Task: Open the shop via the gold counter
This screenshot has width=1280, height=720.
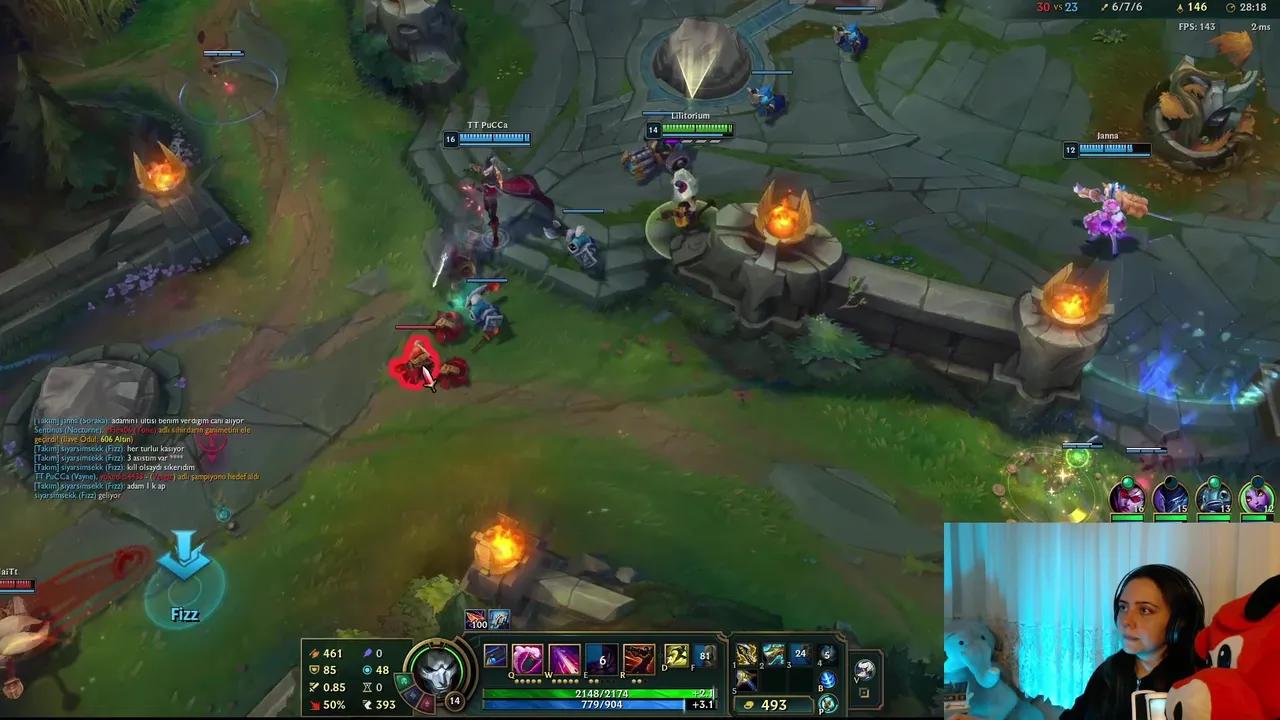Action: click(x=772, y=704)
